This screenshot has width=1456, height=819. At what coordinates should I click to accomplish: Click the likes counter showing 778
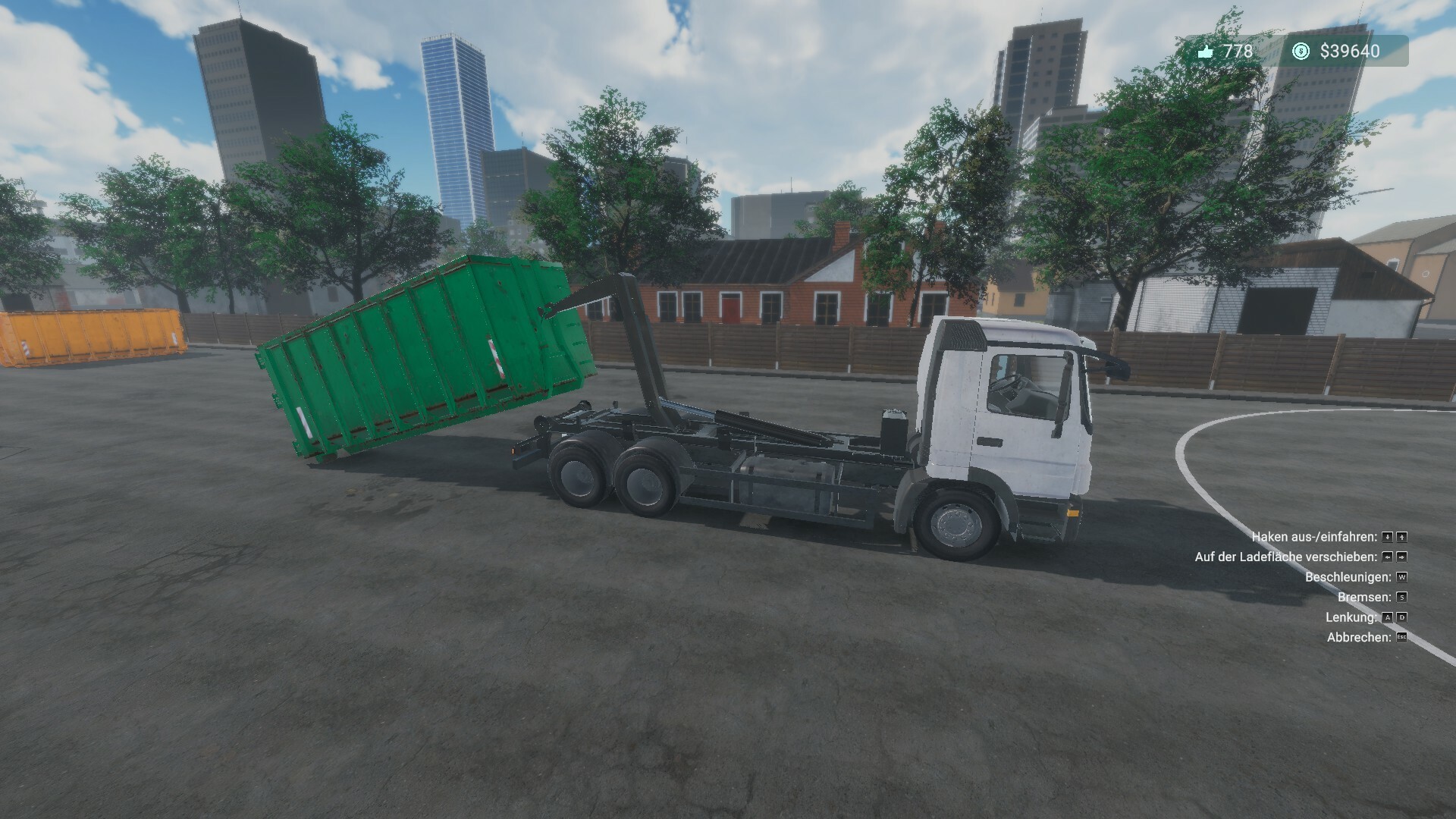coord(1237,51)
